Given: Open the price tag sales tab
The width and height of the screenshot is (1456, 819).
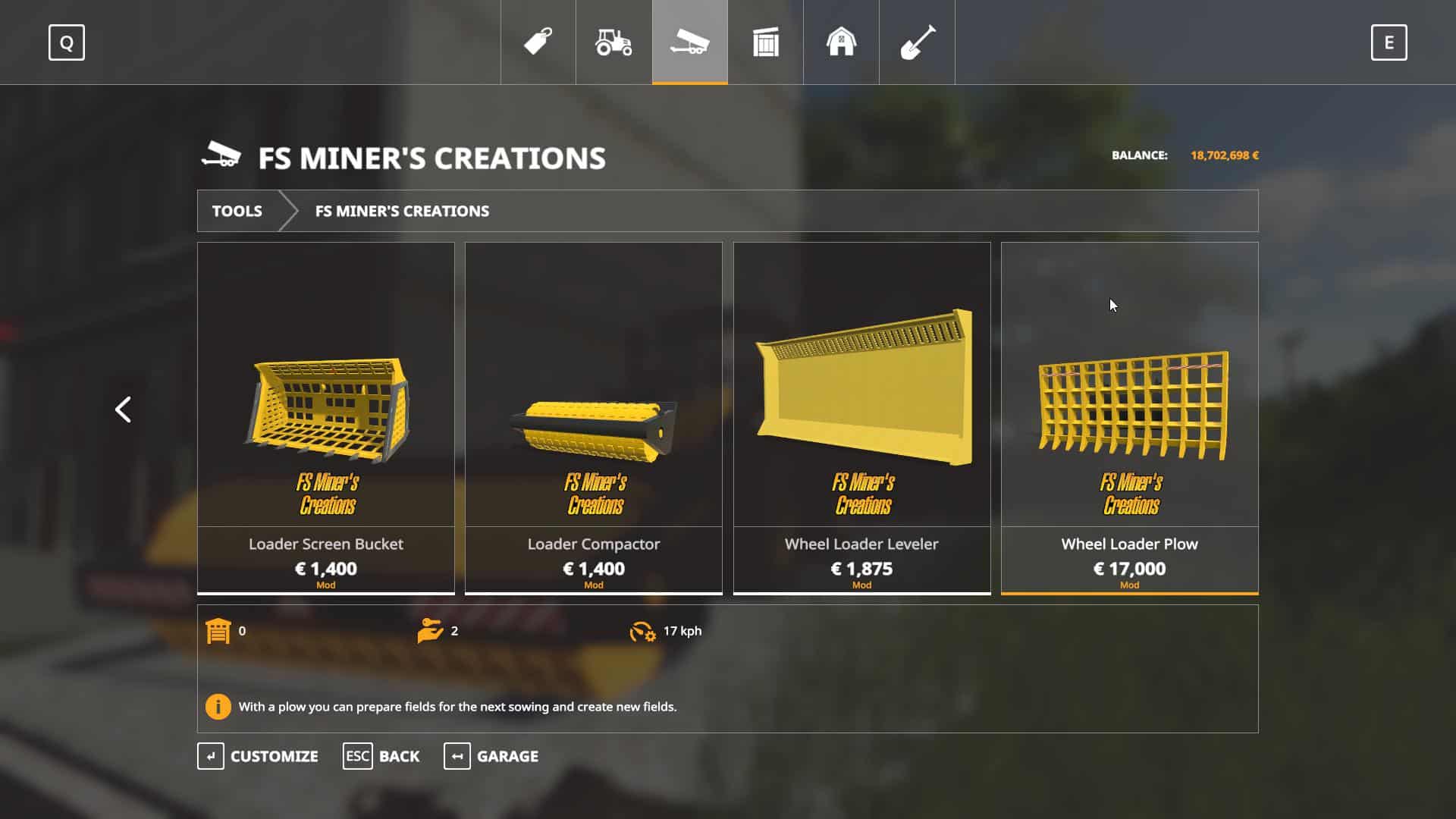Looking at the screenshot, I should click(538, 42).
